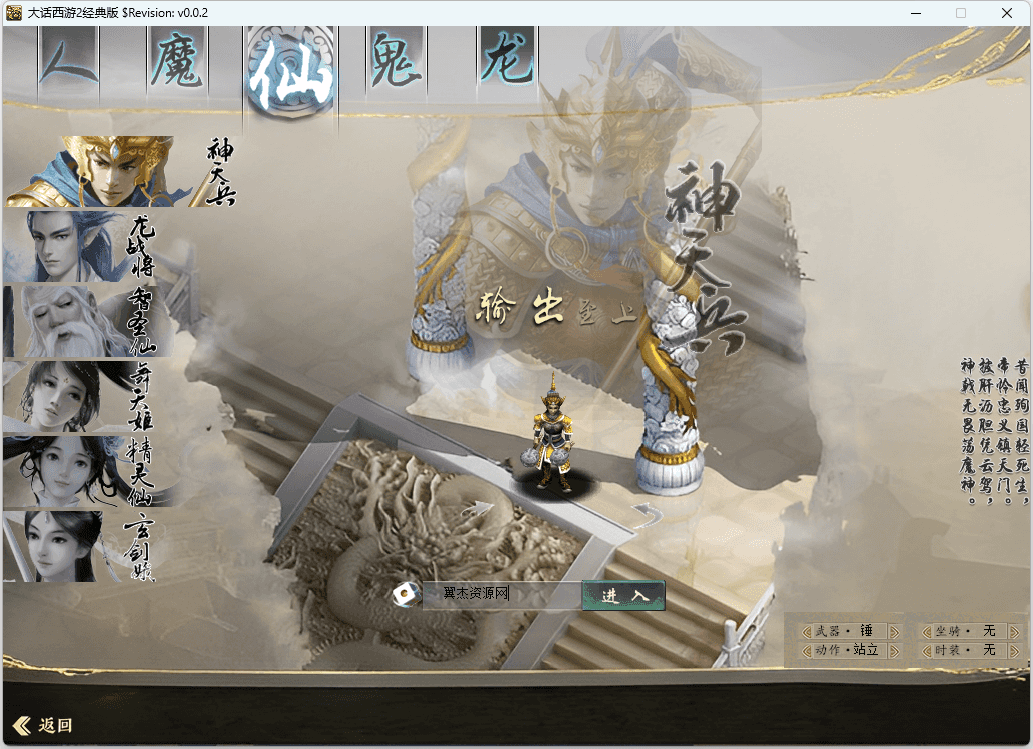1033x749 pixels.
Task: Click next arrow for 武器 (weapon)
Action: pyautogui.click(x=895, y=631)
